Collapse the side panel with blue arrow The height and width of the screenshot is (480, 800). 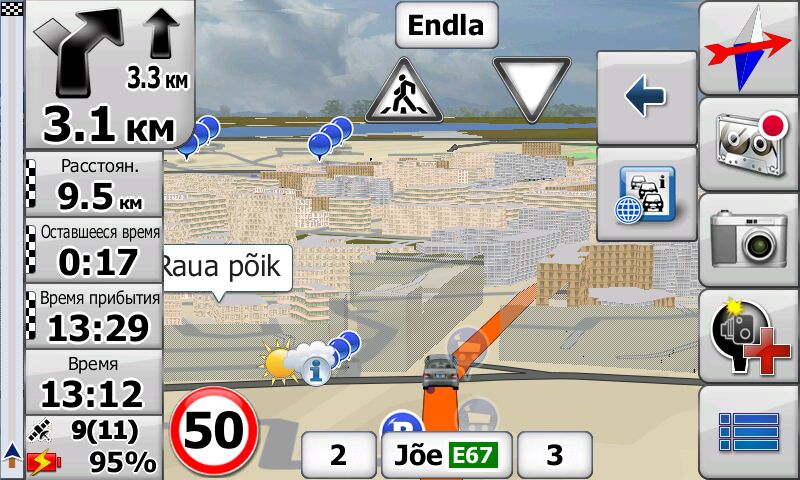click(646, 97)
